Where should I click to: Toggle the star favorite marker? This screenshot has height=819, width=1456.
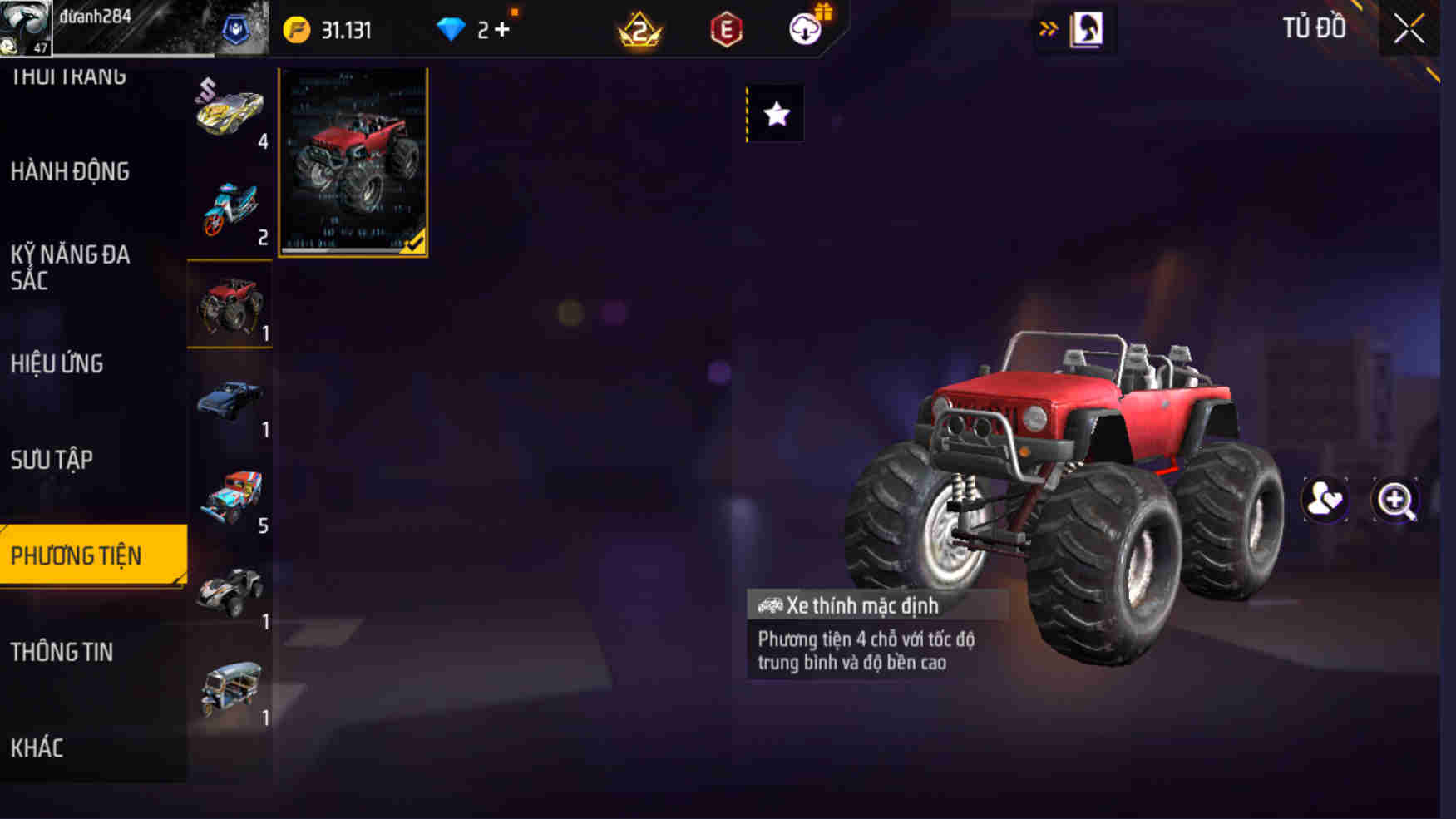point(777,115)
